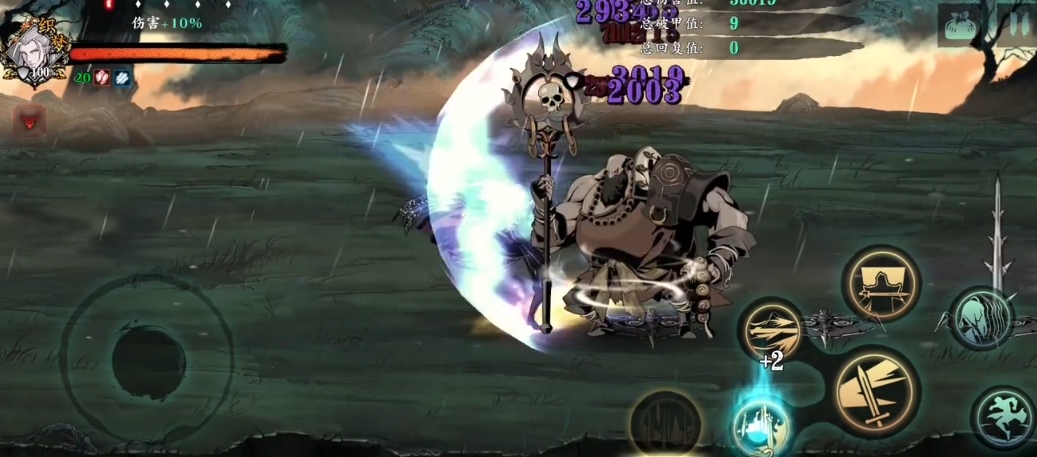Tap the virtual joystick's dark center knob
Screen dimensions: 1037x457
click(x=148, y=359)
